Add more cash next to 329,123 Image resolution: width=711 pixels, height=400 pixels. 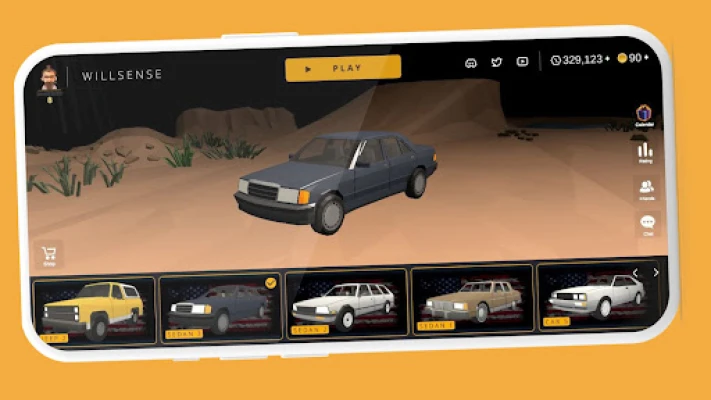click(607, 59)
